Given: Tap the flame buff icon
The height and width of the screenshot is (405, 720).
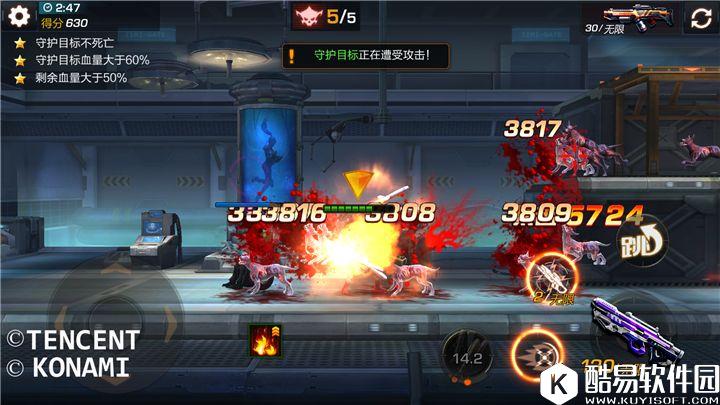Looking at the screenshot, I should click(265, 342).
